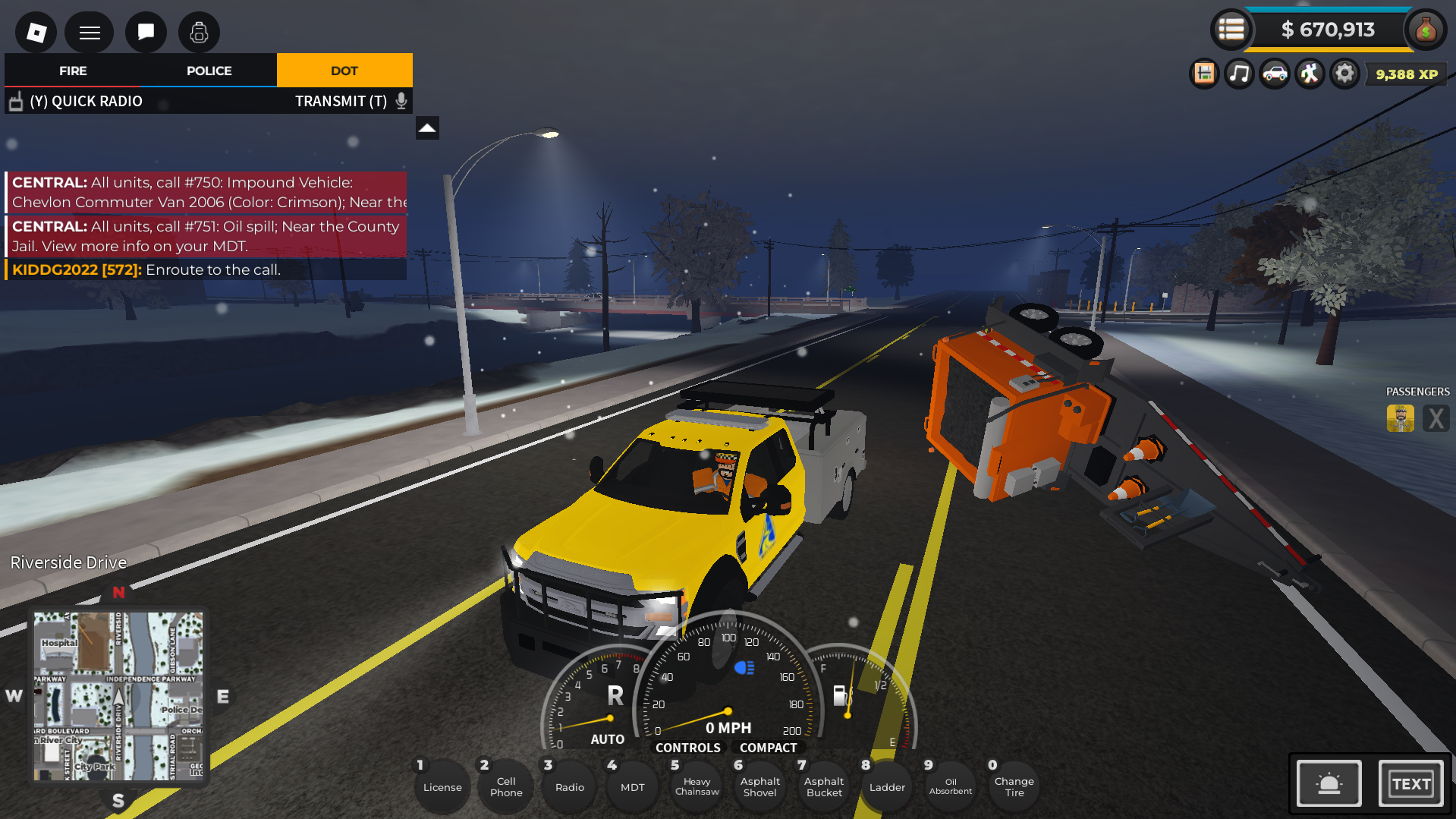Screen dimensions: 1456x819
Task: Open the gear settings icon
Action: tap(1344, 74)
